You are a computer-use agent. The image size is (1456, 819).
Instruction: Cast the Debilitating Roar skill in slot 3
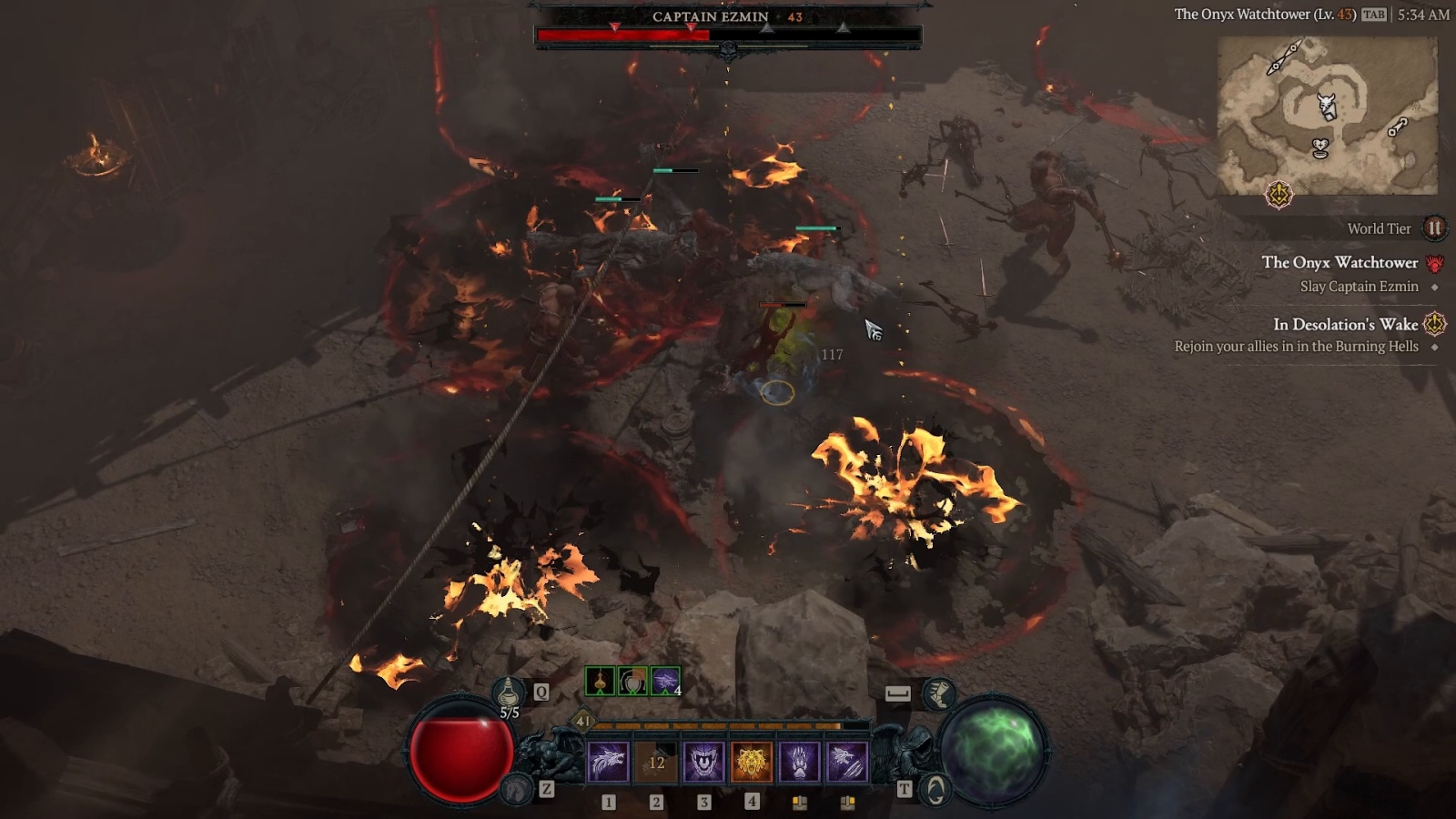coord(704,761)
